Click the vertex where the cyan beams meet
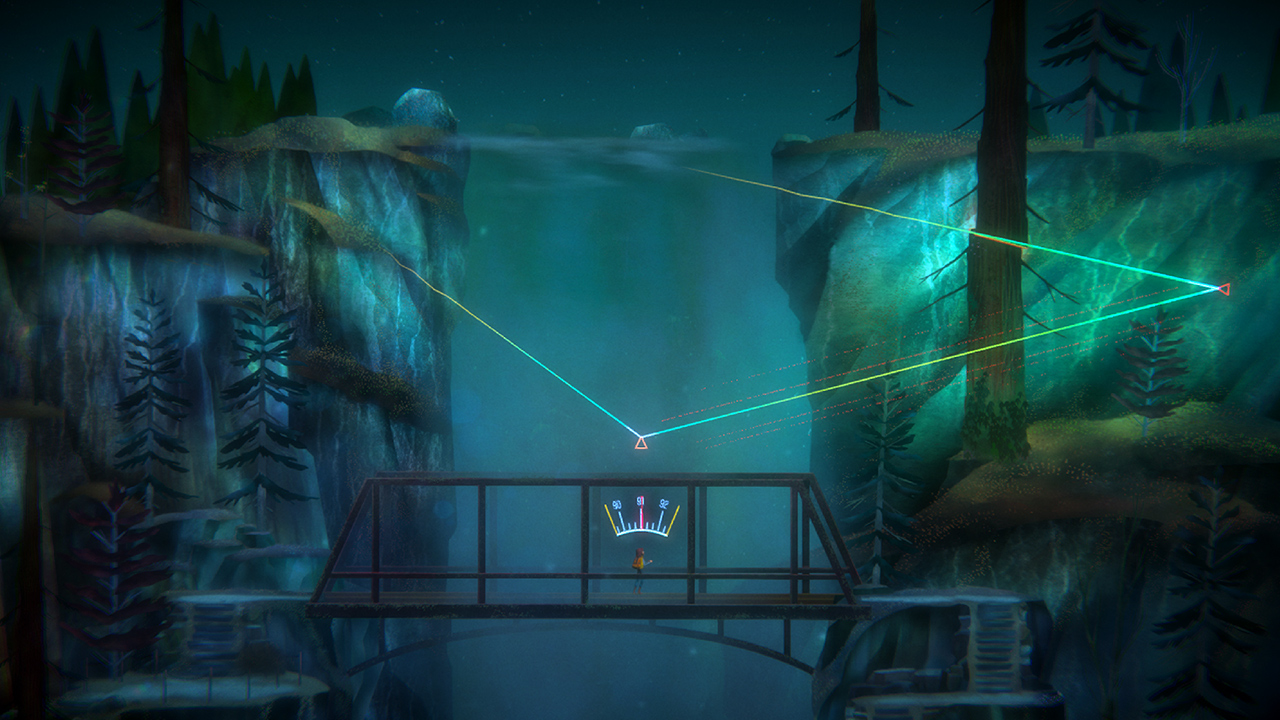This screenshot has width=1280, height=720. pos(640,437)
